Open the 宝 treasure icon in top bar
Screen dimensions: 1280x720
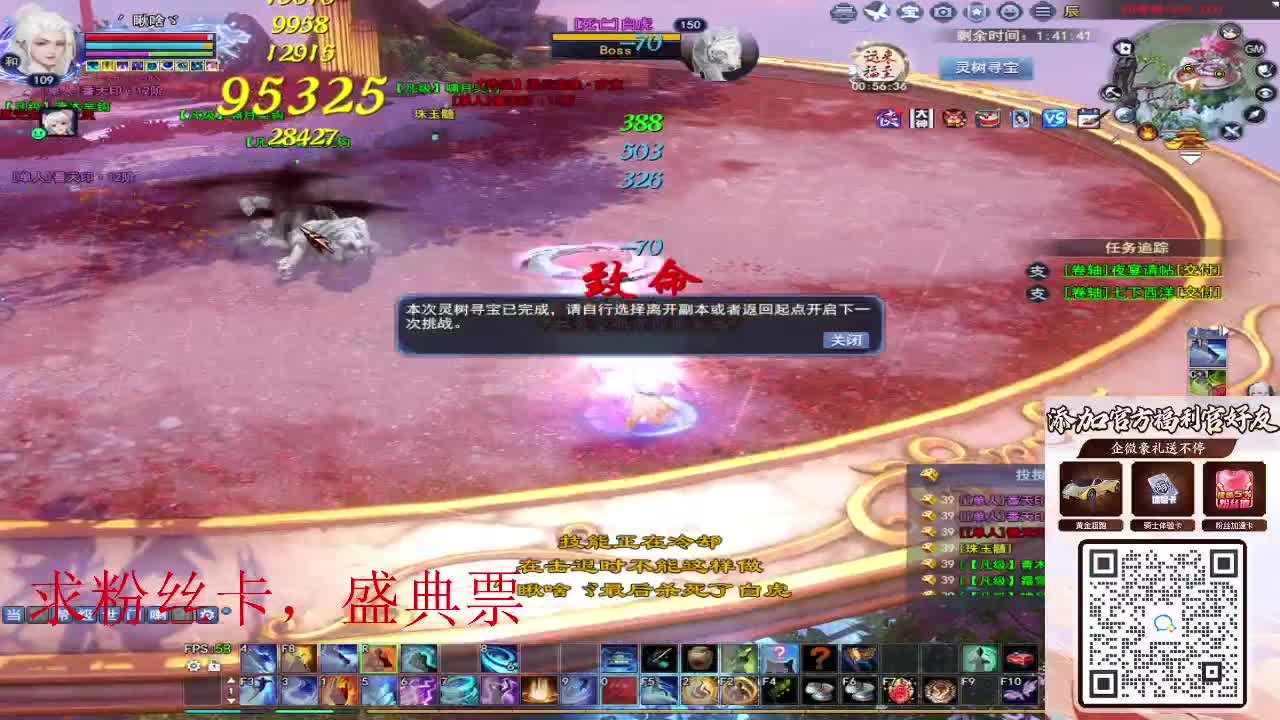911,12
